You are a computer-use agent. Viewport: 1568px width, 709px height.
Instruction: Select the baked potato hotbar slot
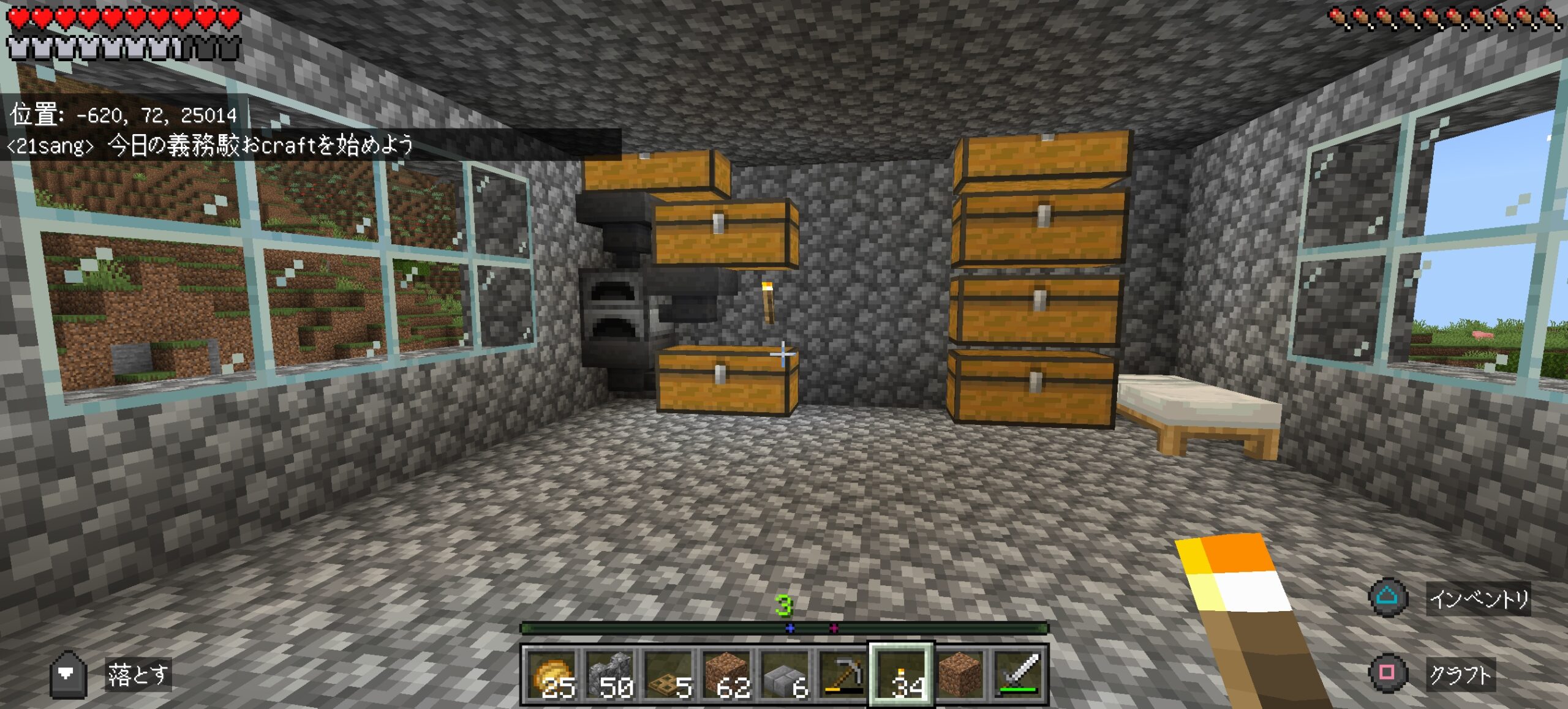click(552, 674)
